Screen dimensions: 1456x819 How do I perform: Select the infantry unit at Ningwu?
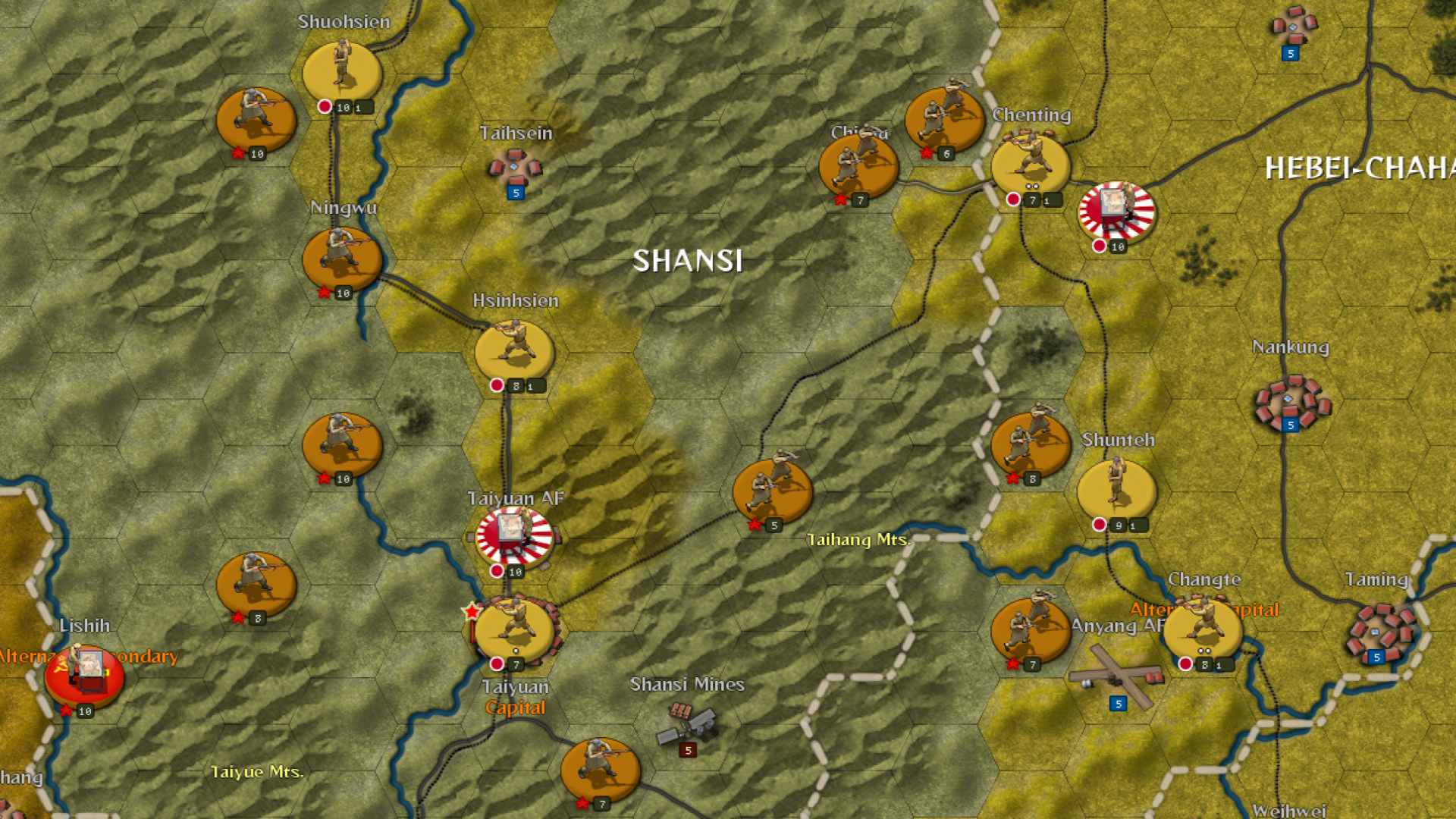tap(342, 258)
